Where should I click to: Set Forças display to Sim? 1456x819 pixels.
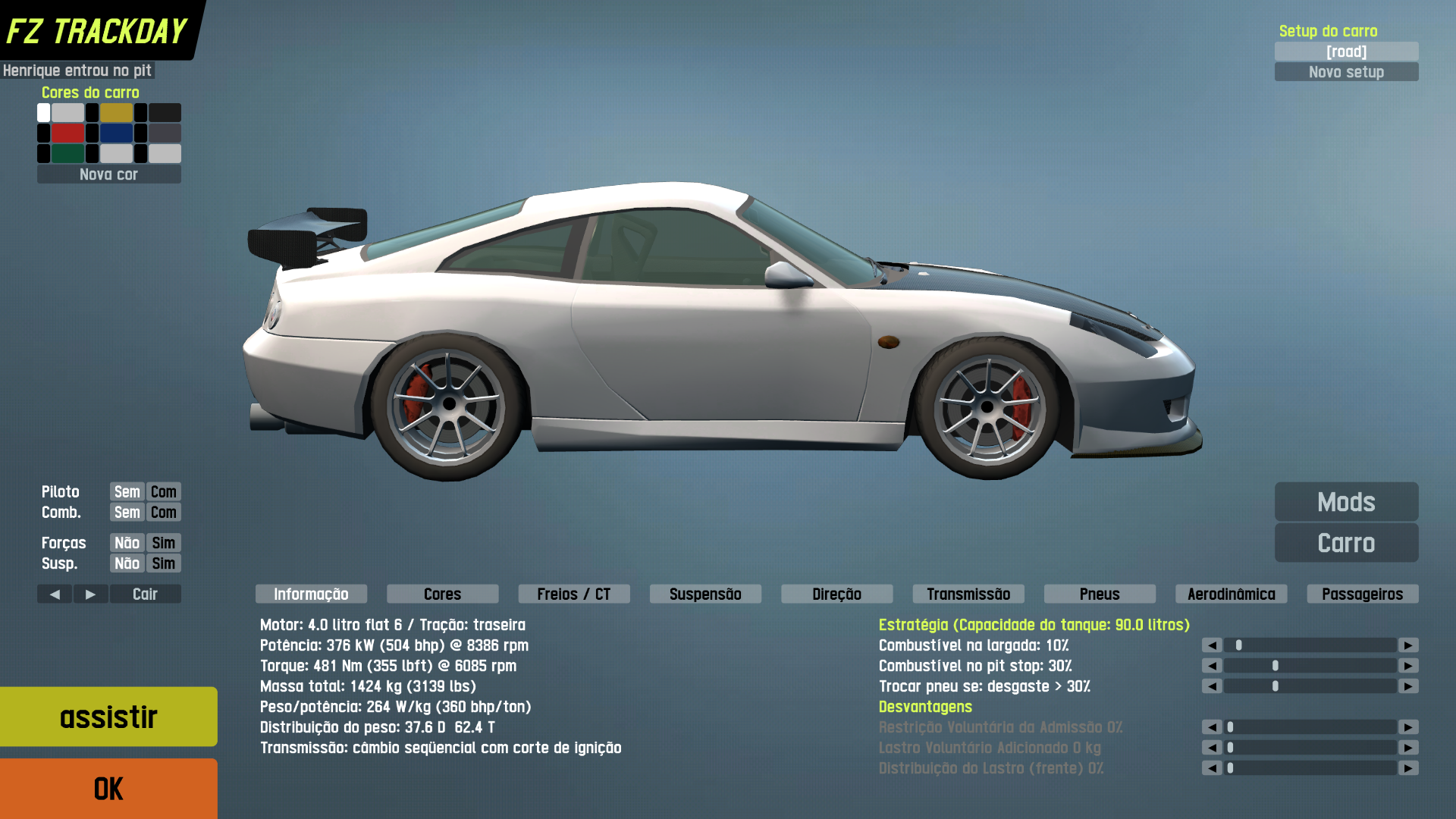pyautogui.click(x=164, y=543)
